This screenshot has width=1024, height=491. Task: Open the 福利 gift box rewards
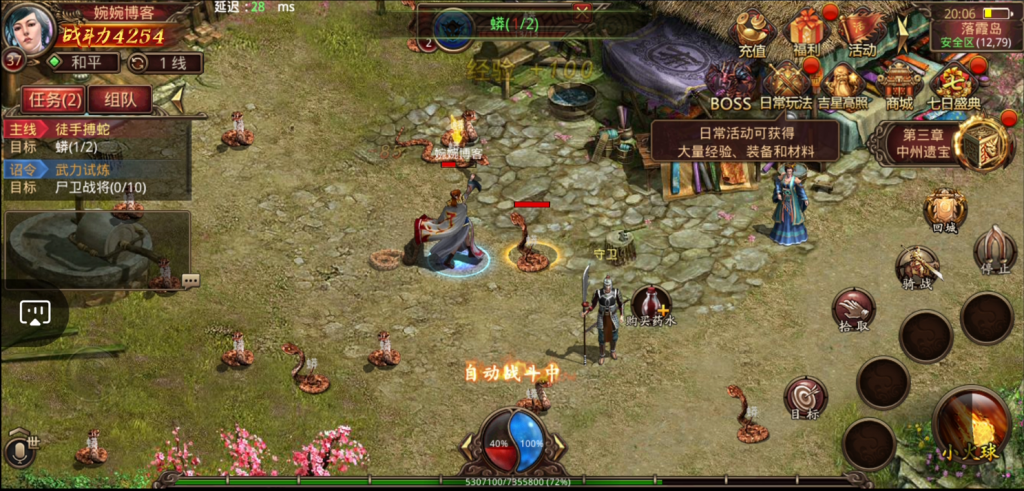pyautogui.click(x=807, y=32)
